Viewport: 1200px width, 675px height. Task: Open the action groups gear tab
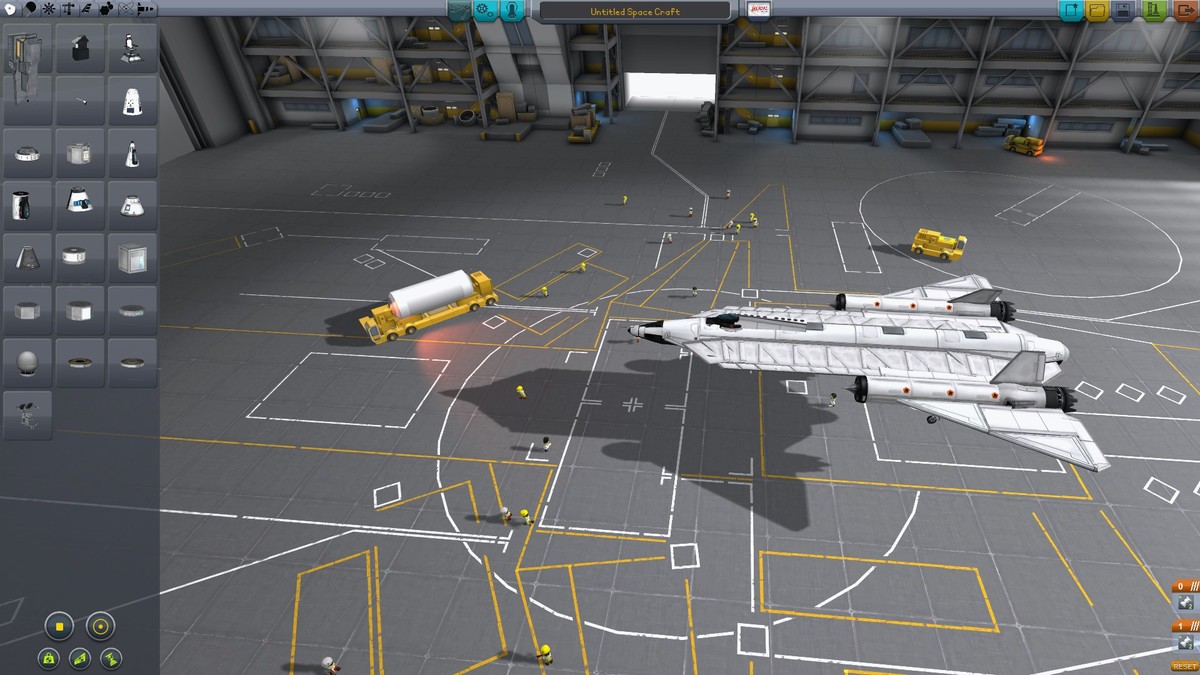(x=486, y=10)
